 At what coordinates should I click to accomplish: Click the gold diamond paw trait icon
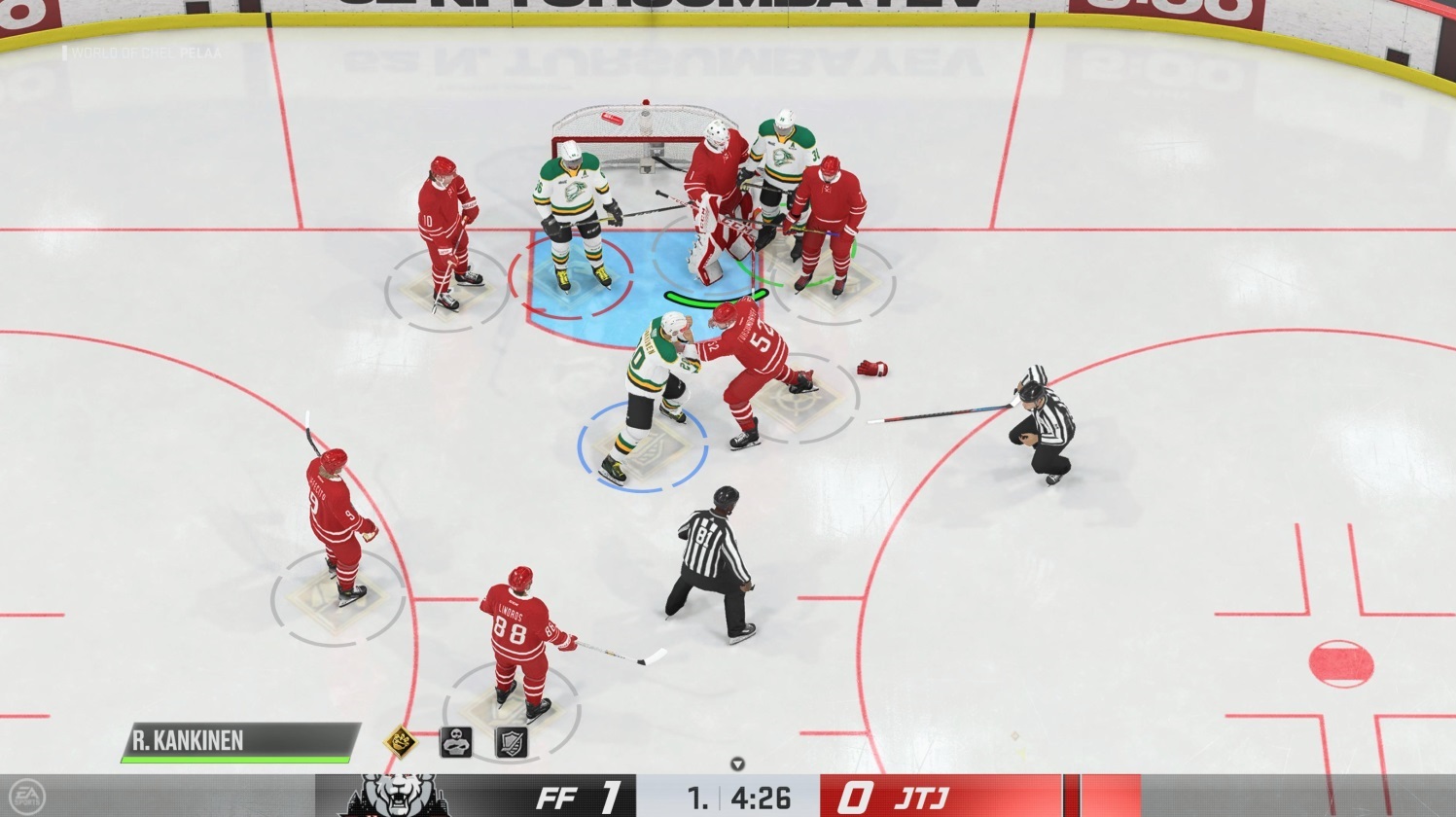click(x=400, y=743)
